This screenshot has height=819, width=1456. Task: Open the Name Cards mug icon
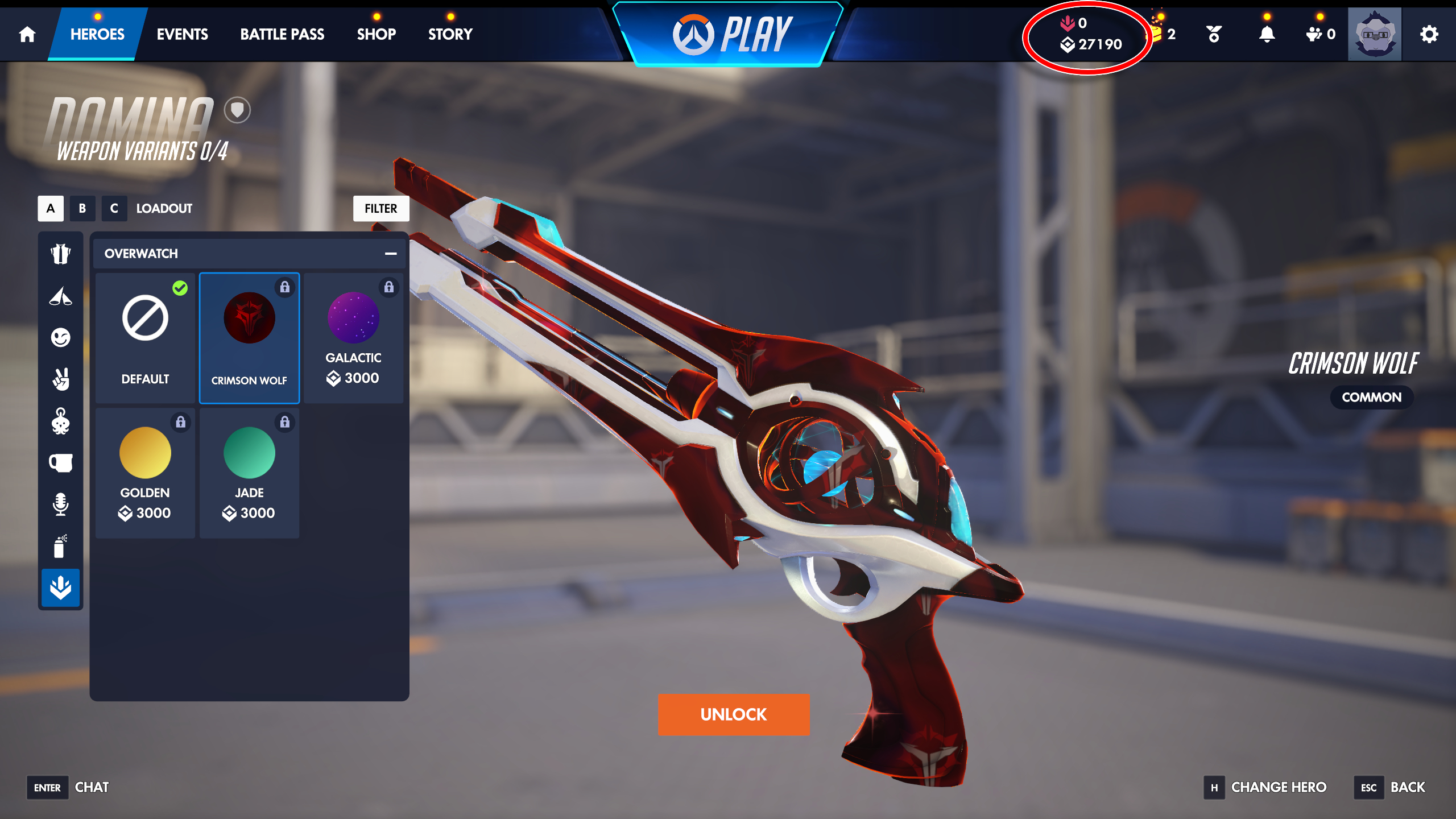[60, 463]
